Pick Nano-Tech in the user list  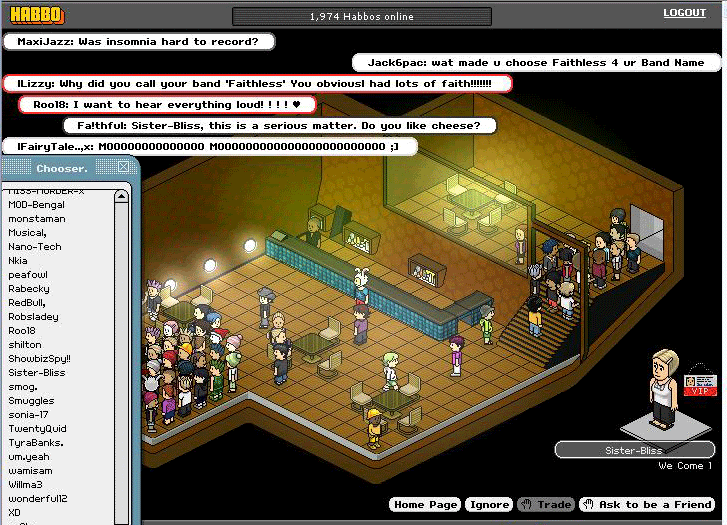click(x=35, y=247)
